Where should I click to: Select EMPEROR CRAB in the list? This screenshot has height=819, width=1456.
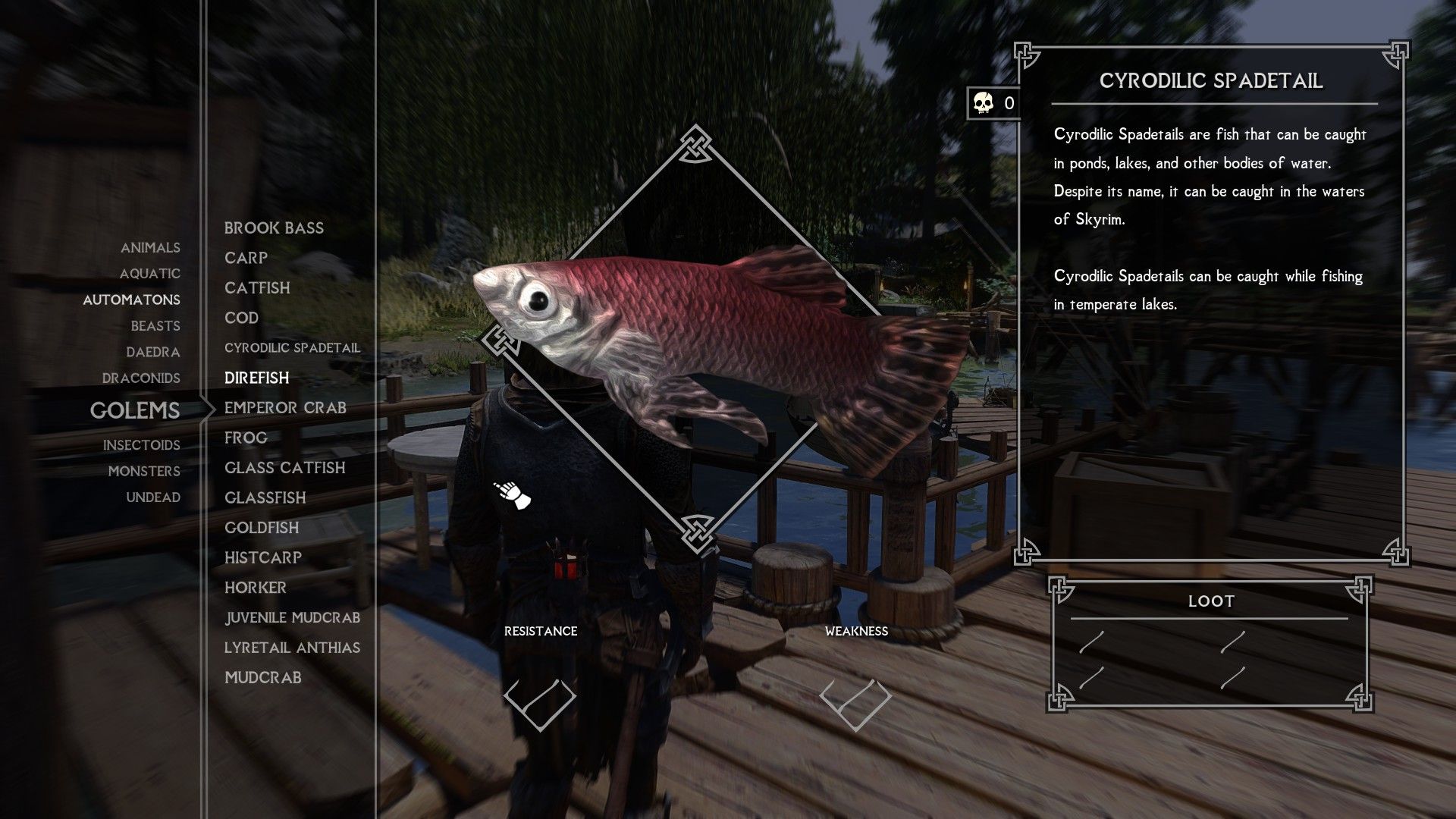(285, 407)
